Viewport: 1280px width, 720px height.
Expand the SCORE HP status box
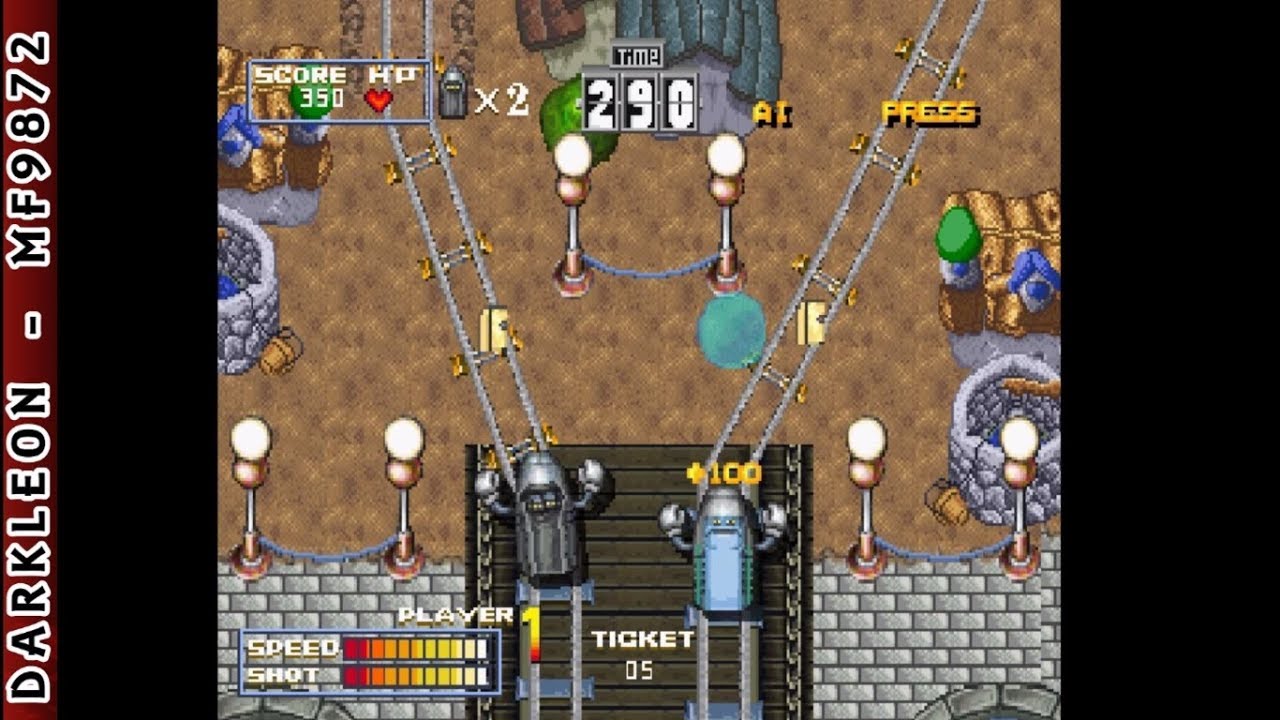pyautogui.click(x=339, y=88)
